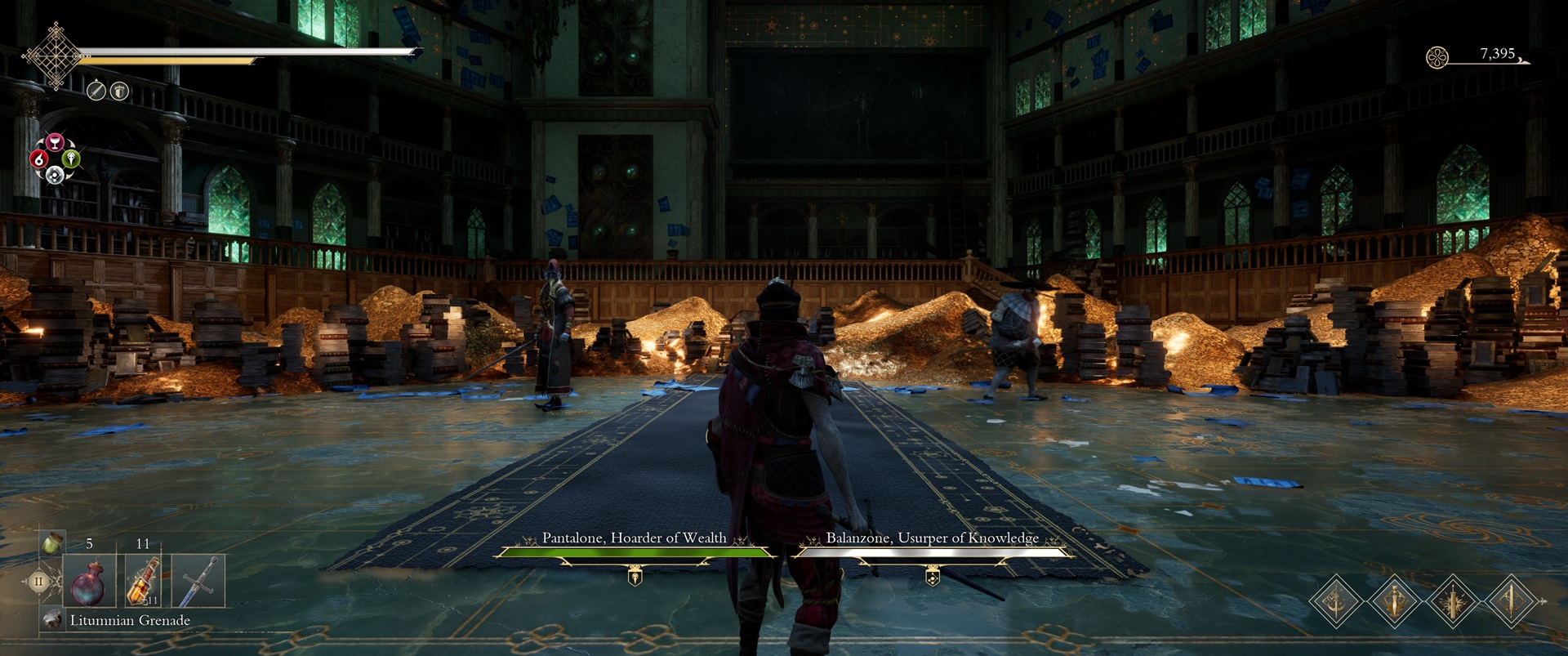Select the winged dagger skill diamond
The width and height of the screenshot is (1568, 656).
1394,602
